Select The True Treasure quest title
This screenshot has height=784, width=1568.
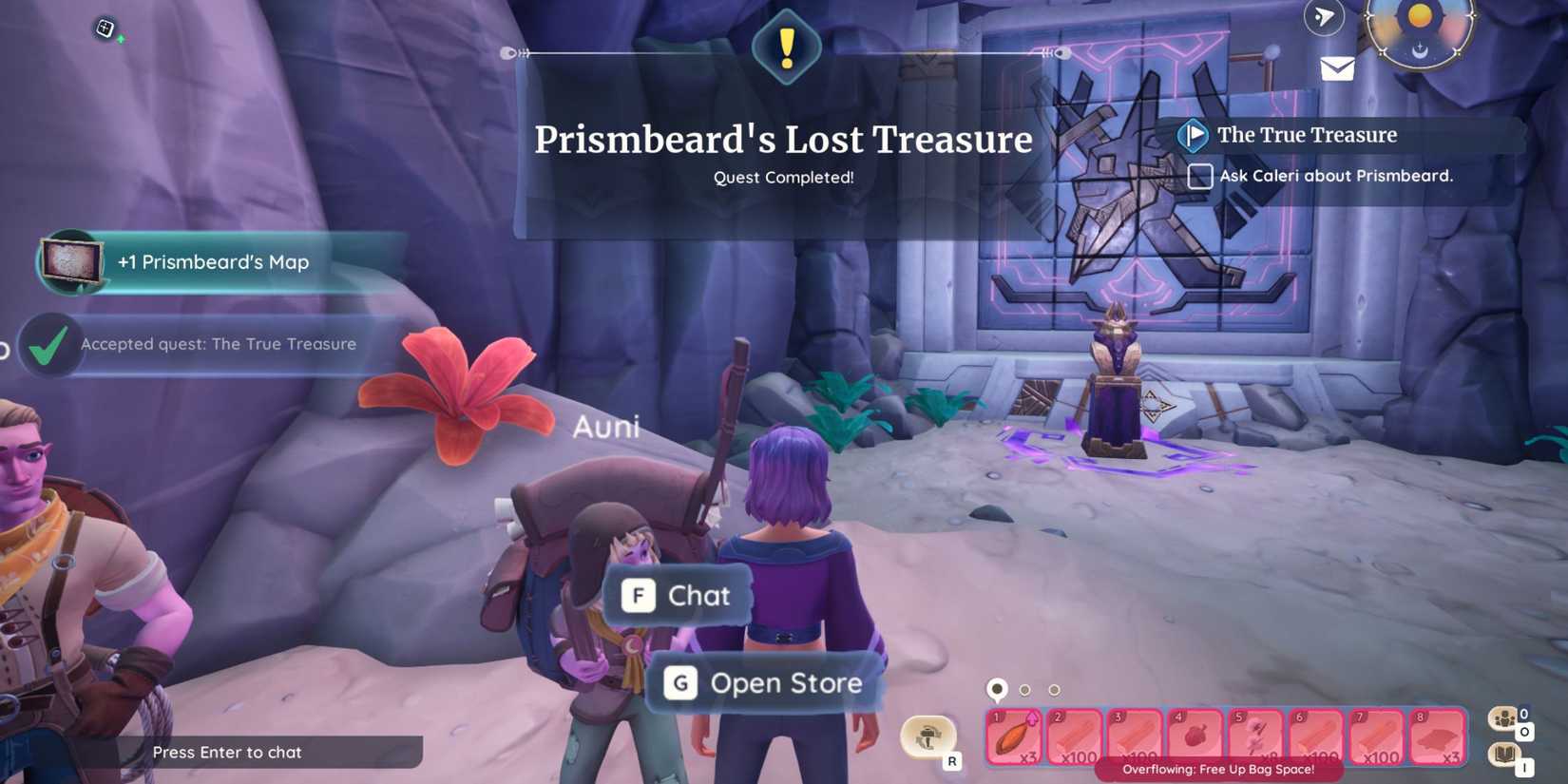1307,135
